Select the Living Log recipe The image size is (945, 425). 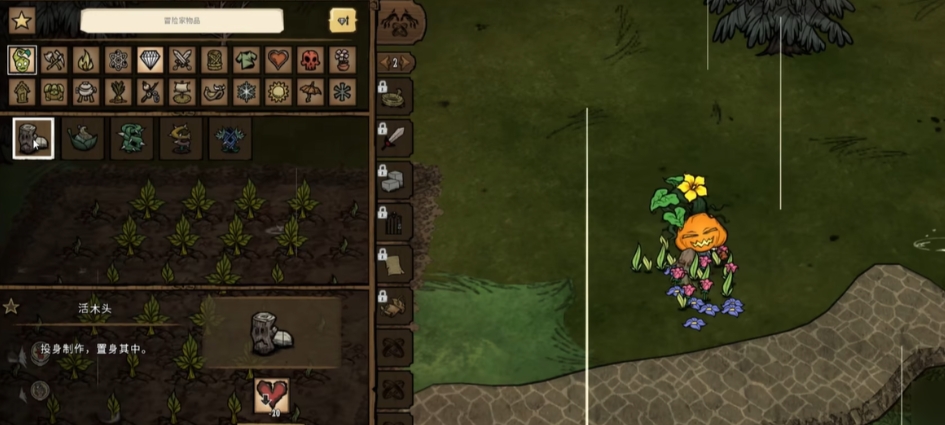coord(33,138)
